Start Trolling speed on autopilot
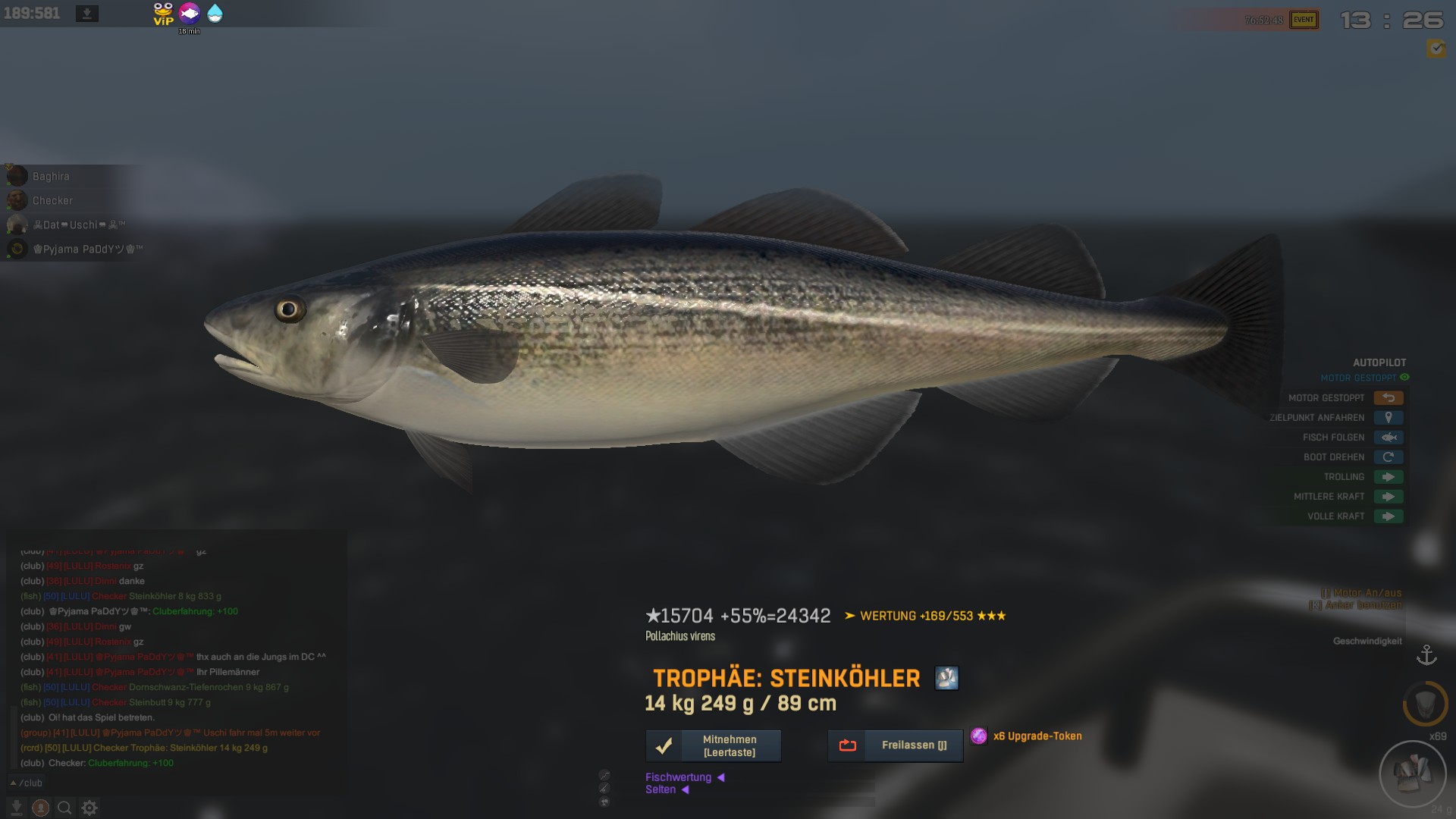Image resolution: width=1456 pixels, height=819 pixels. pyautogui.click(x=1388, y=477)
